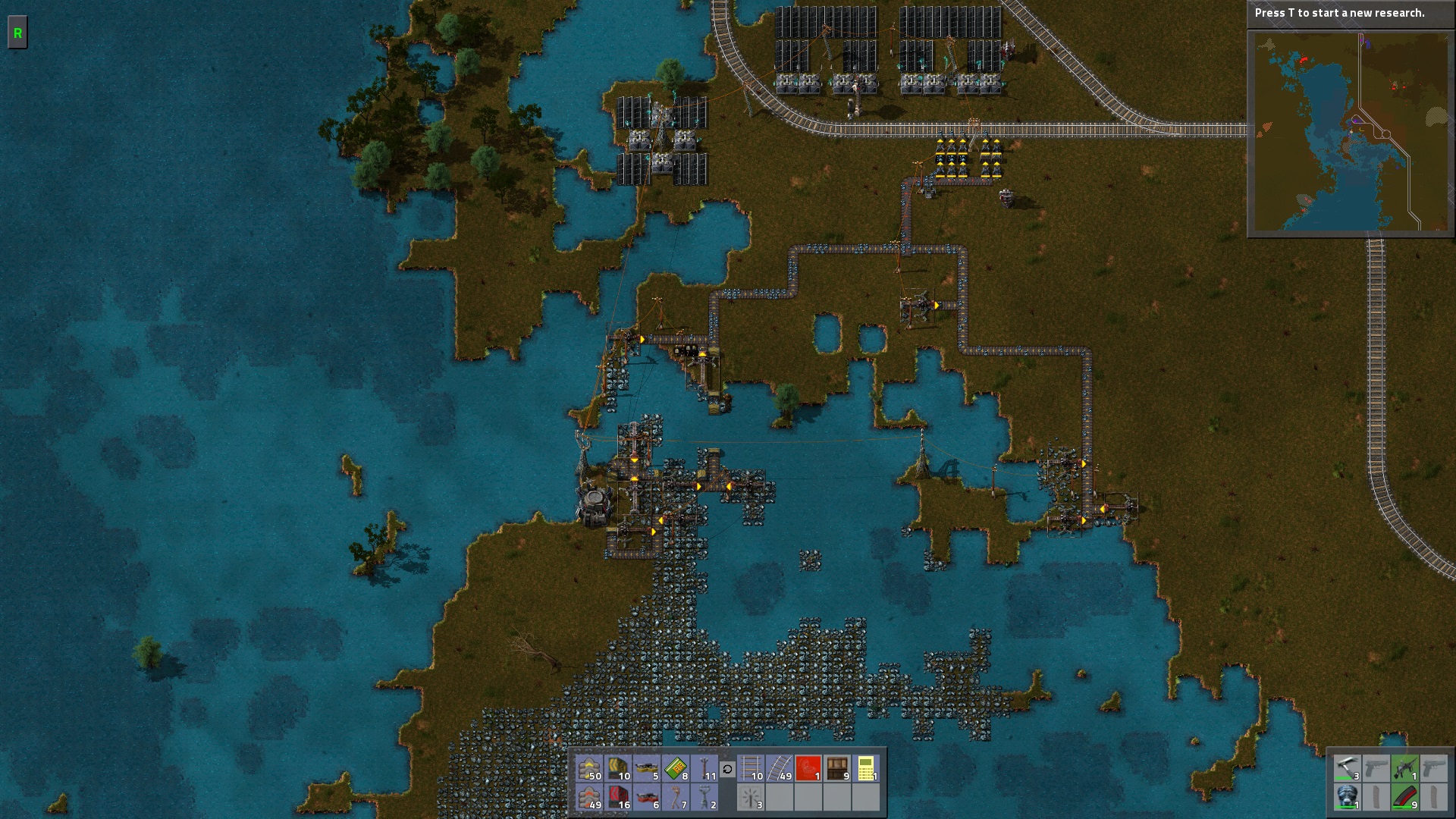Select the red blueprint slot
This screenshot has width=1456, height=819.
click(808, 769)
